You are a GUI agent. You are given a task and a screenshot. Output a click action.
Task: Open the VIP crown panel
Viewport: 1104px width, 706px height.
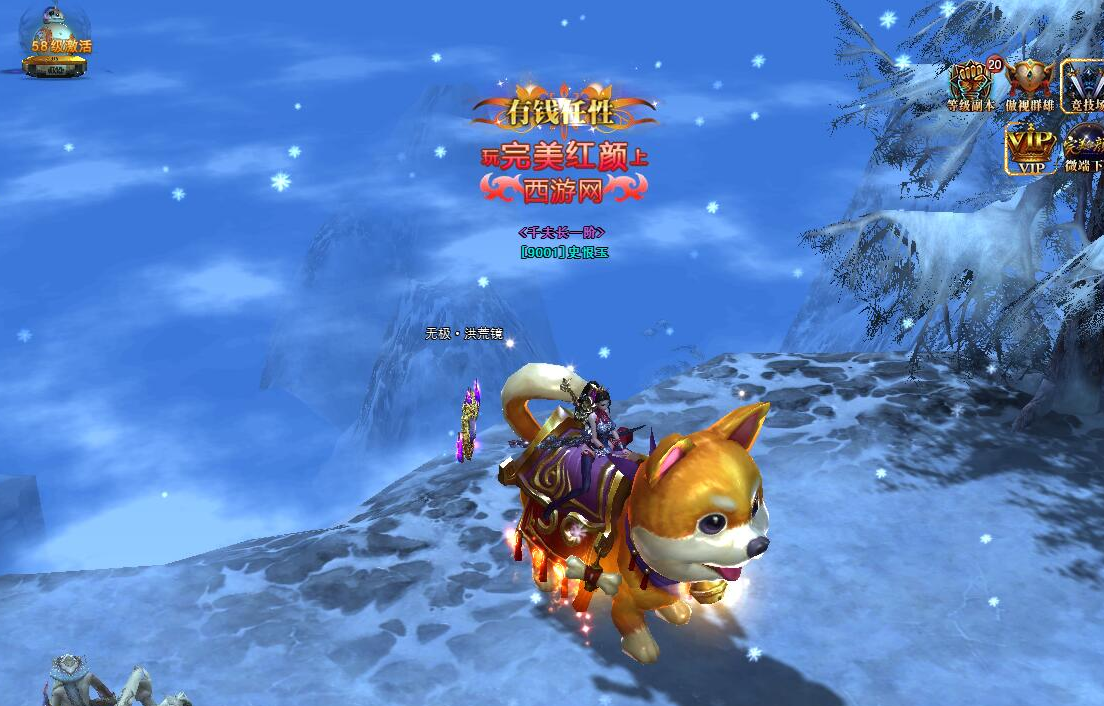1031,148
